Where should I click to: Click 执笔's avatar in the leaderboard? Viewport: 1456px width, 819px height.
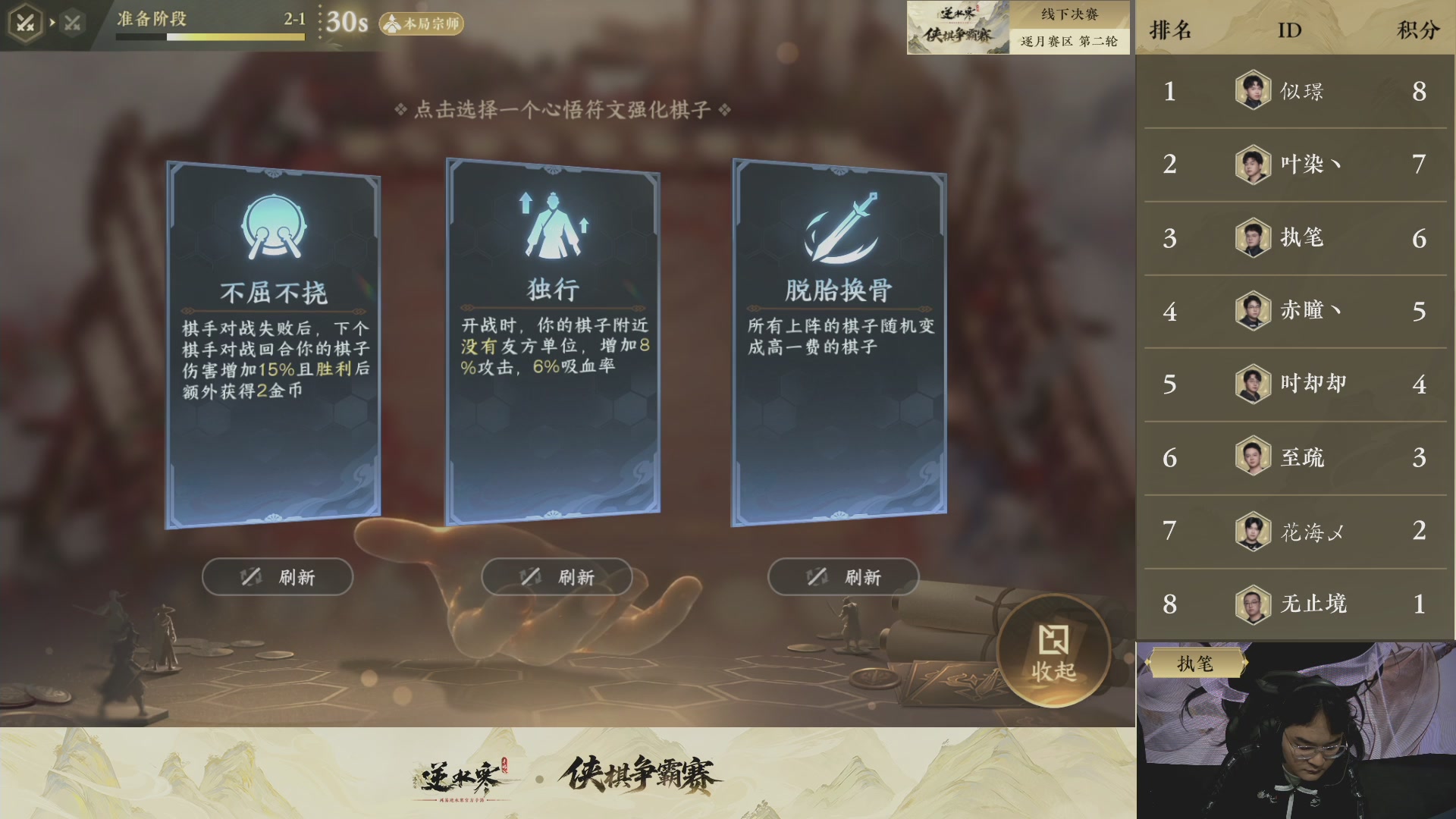(x=1254, y=237)
